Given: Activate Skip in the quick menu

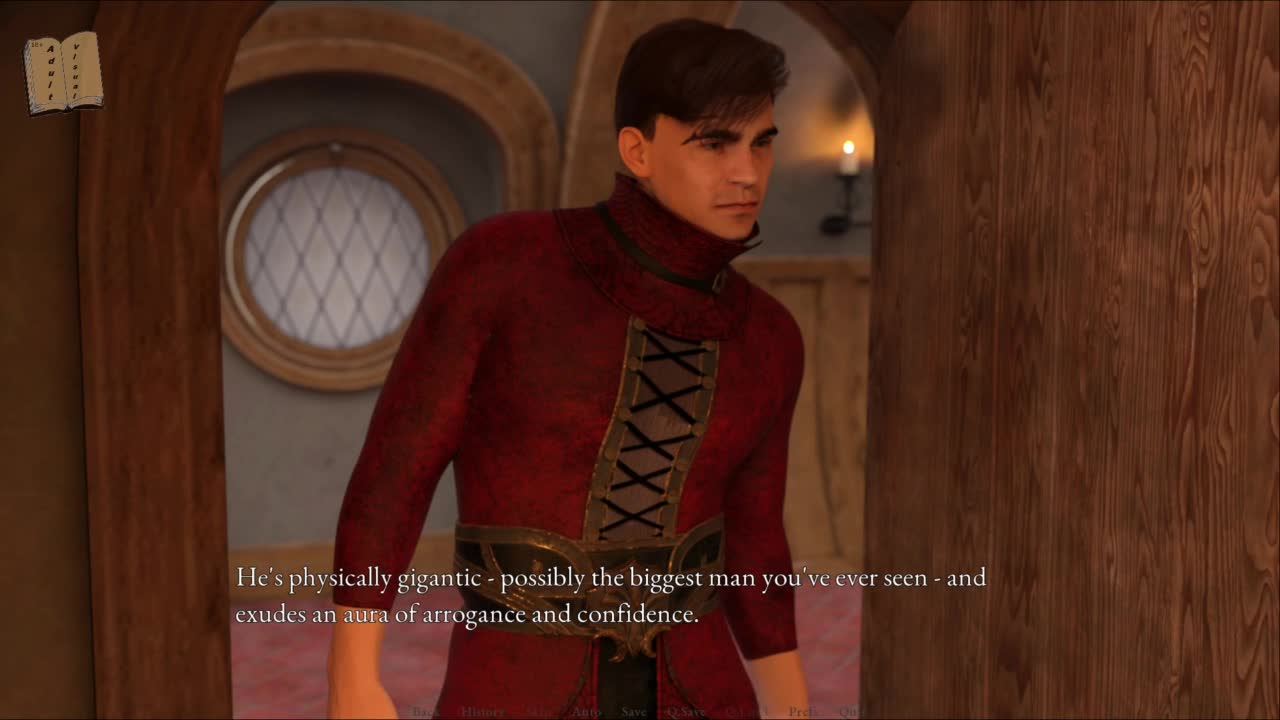Looking at the screenshot, I should pyautogui.click(x=539, y=712).
